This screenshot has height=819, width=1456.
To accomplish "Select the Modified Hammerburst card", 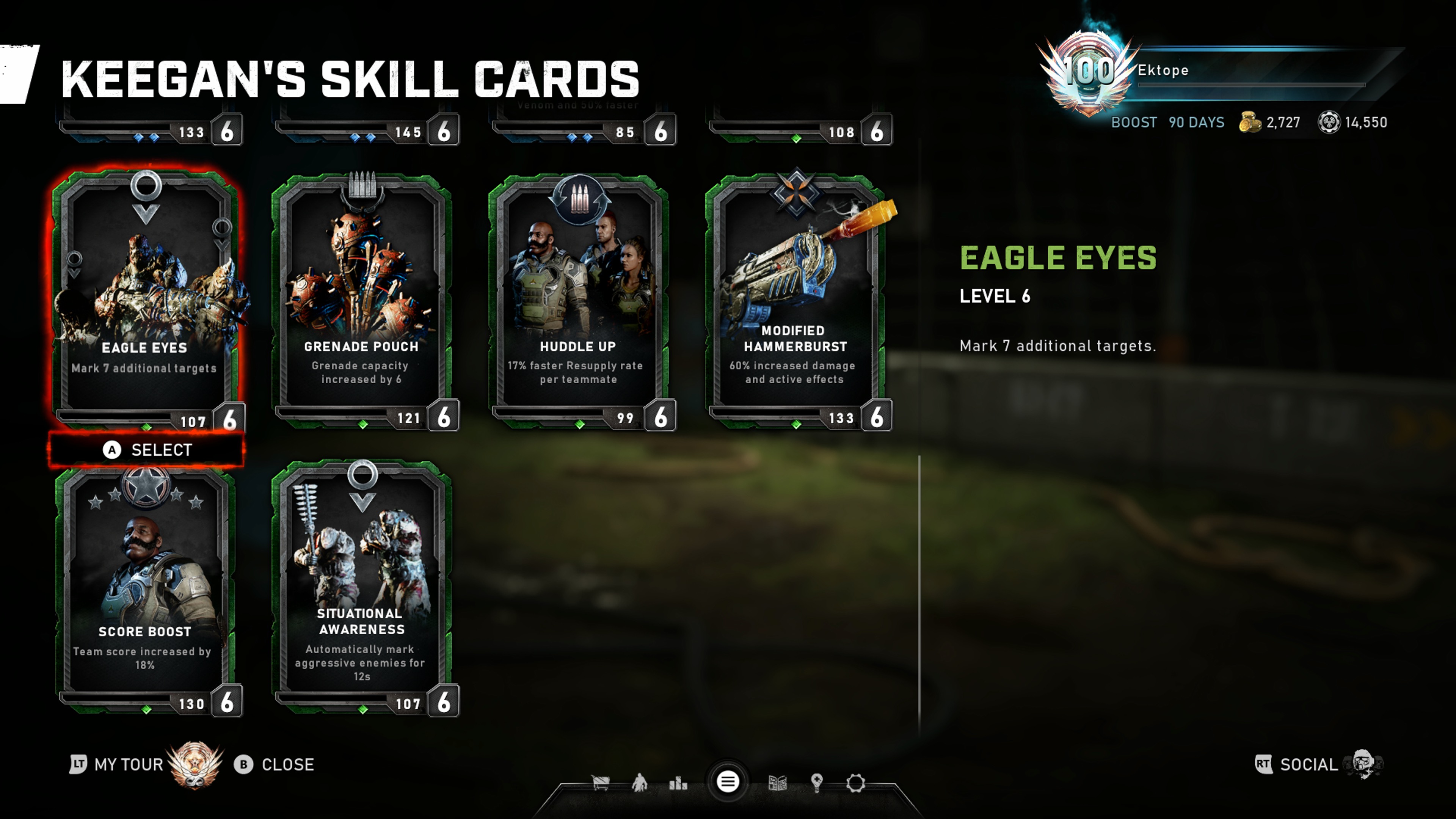I will click(x=795, y=300).
